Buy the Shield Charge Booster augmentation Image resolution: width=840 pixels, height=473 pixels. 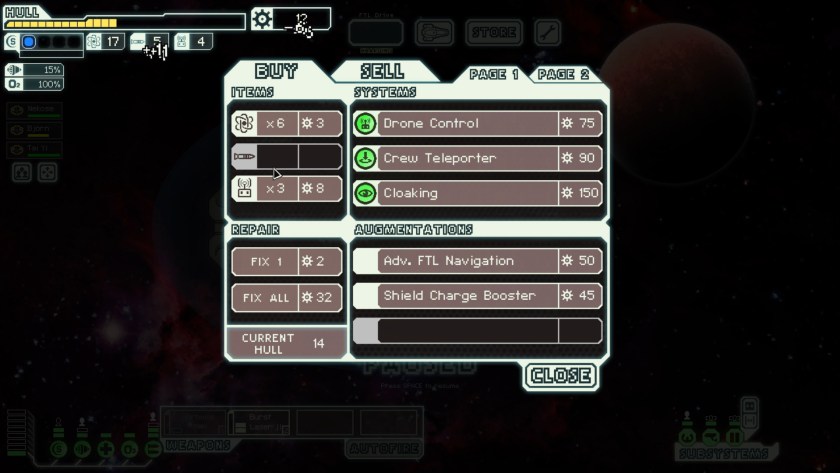pyautogui.click(x=478, y=296)
